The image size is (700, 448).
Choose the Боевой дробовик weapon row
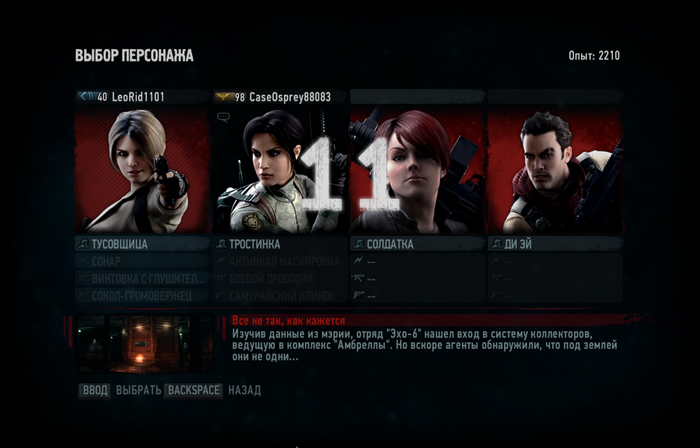280,278
